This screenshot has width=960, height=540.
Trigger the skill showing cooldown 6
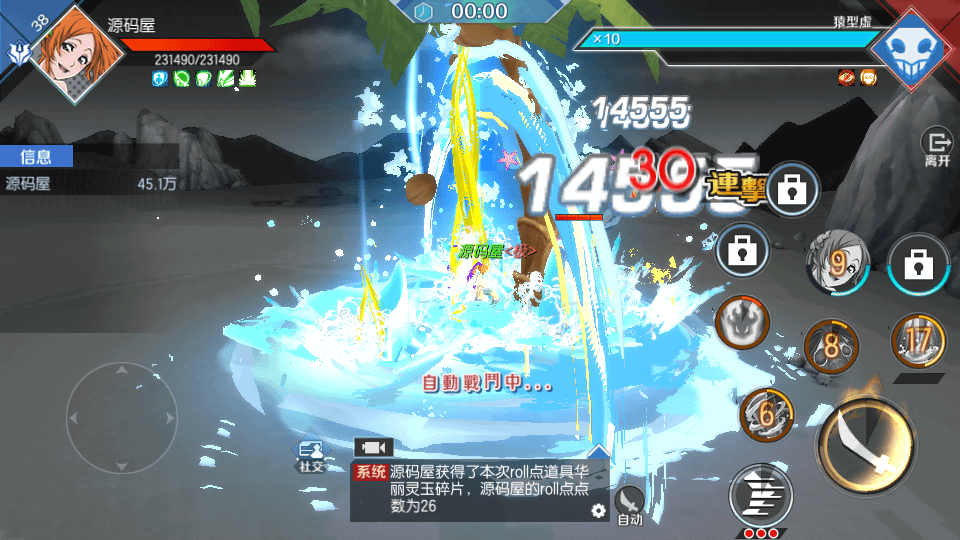click(x=767, y=414)
